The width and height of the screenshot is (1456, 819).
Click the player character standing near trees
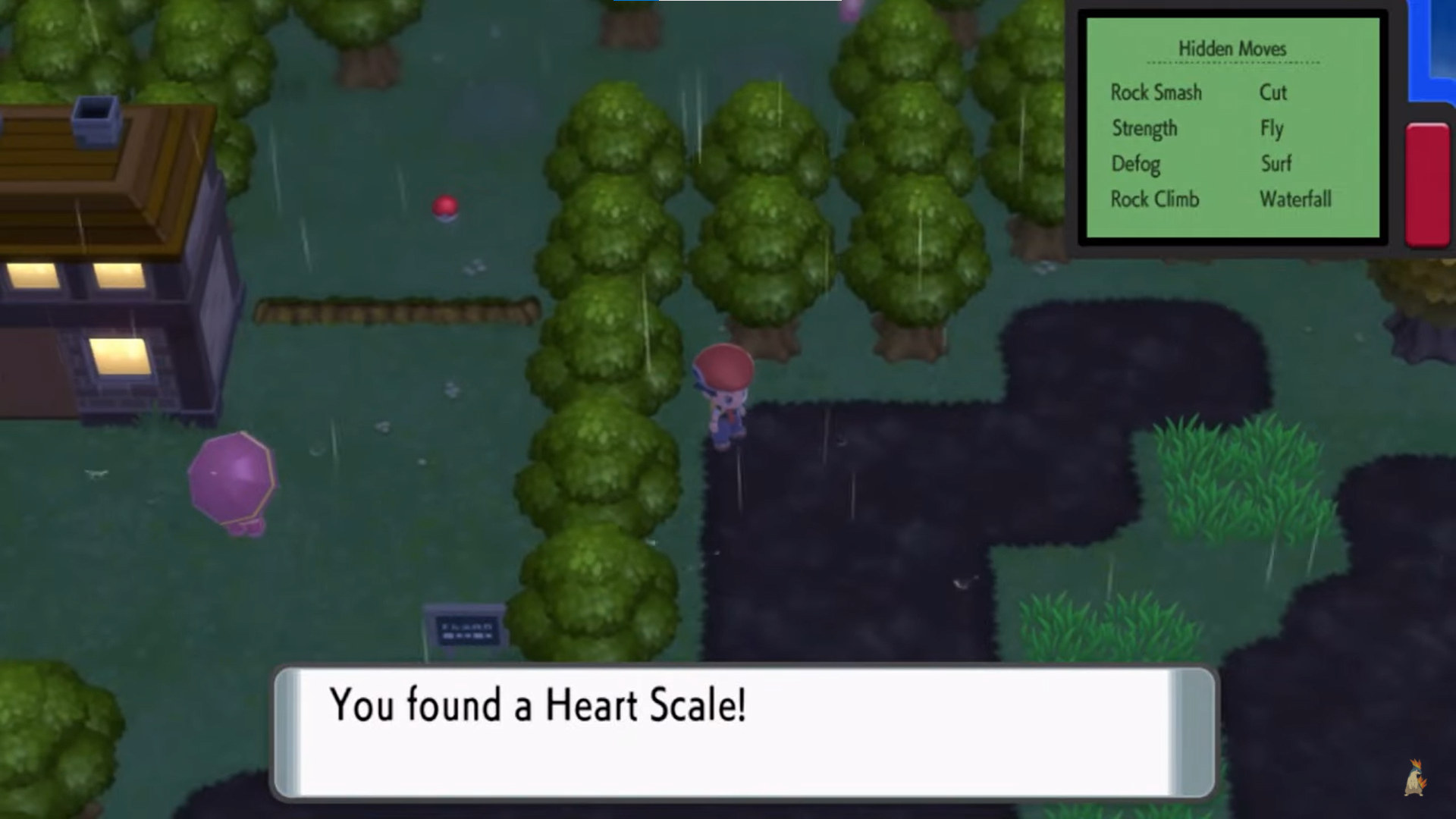pyautogui.click(x=724, y=394)
